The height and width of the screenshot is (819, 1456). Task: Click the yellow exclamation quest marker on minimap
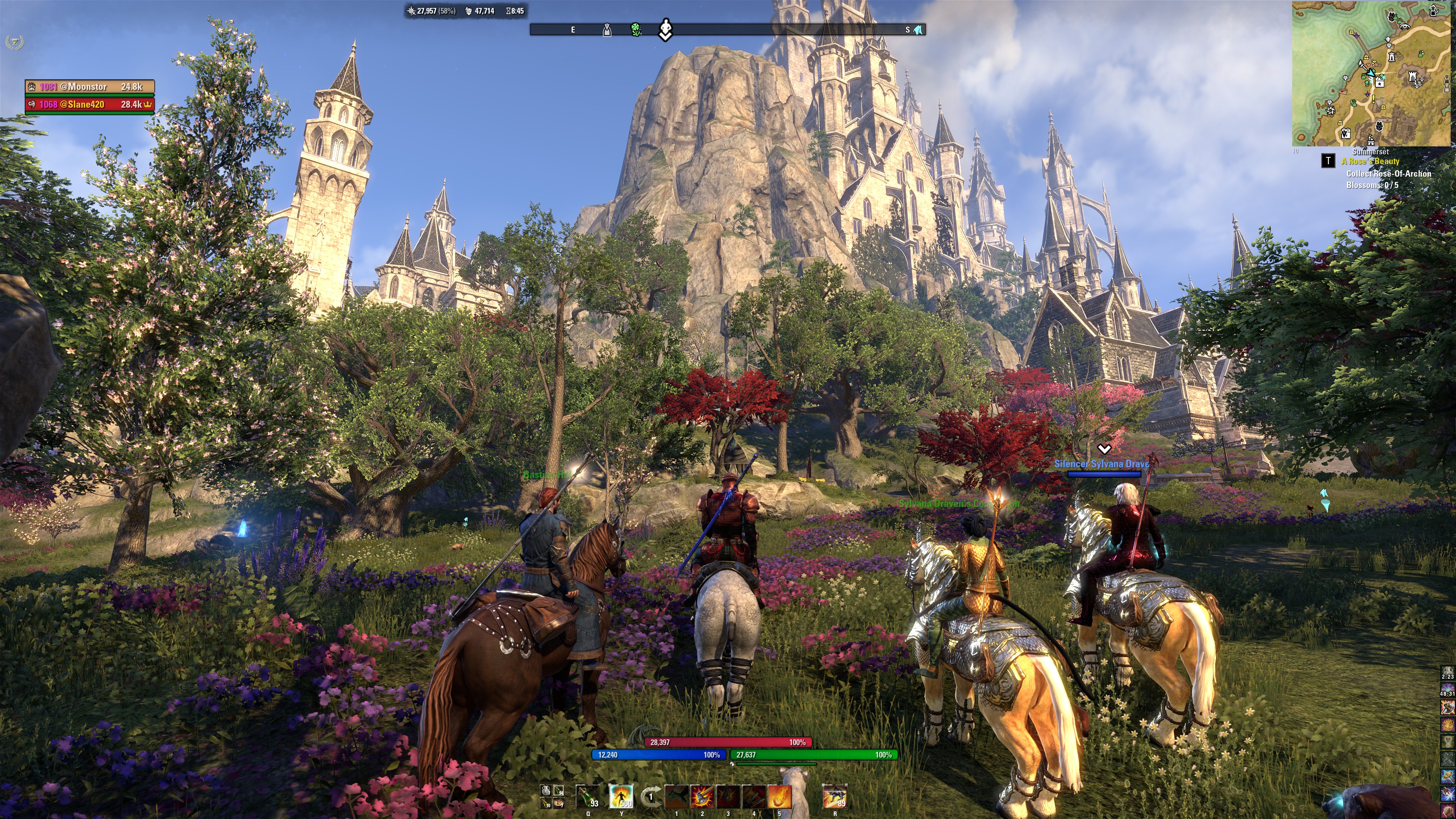point(1373,99)
